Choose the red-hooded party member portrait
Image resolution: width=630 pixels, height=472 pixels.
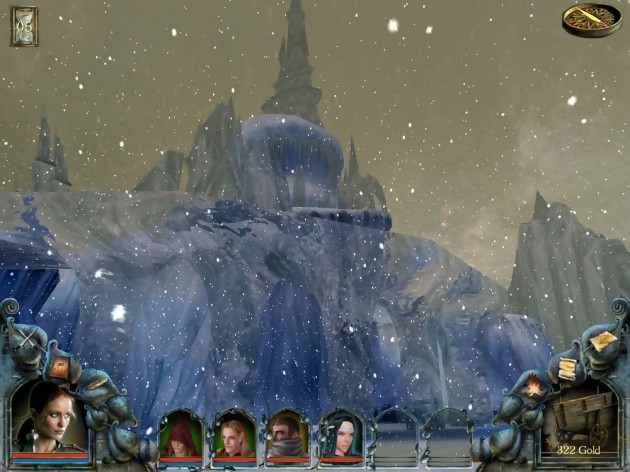pos(180,437)
